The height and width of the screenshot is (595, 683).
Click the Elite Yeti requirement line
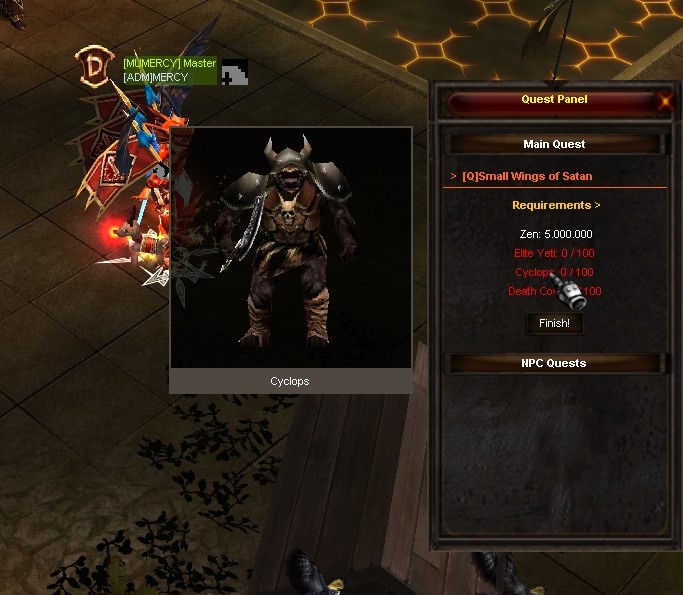coord(553,253)
